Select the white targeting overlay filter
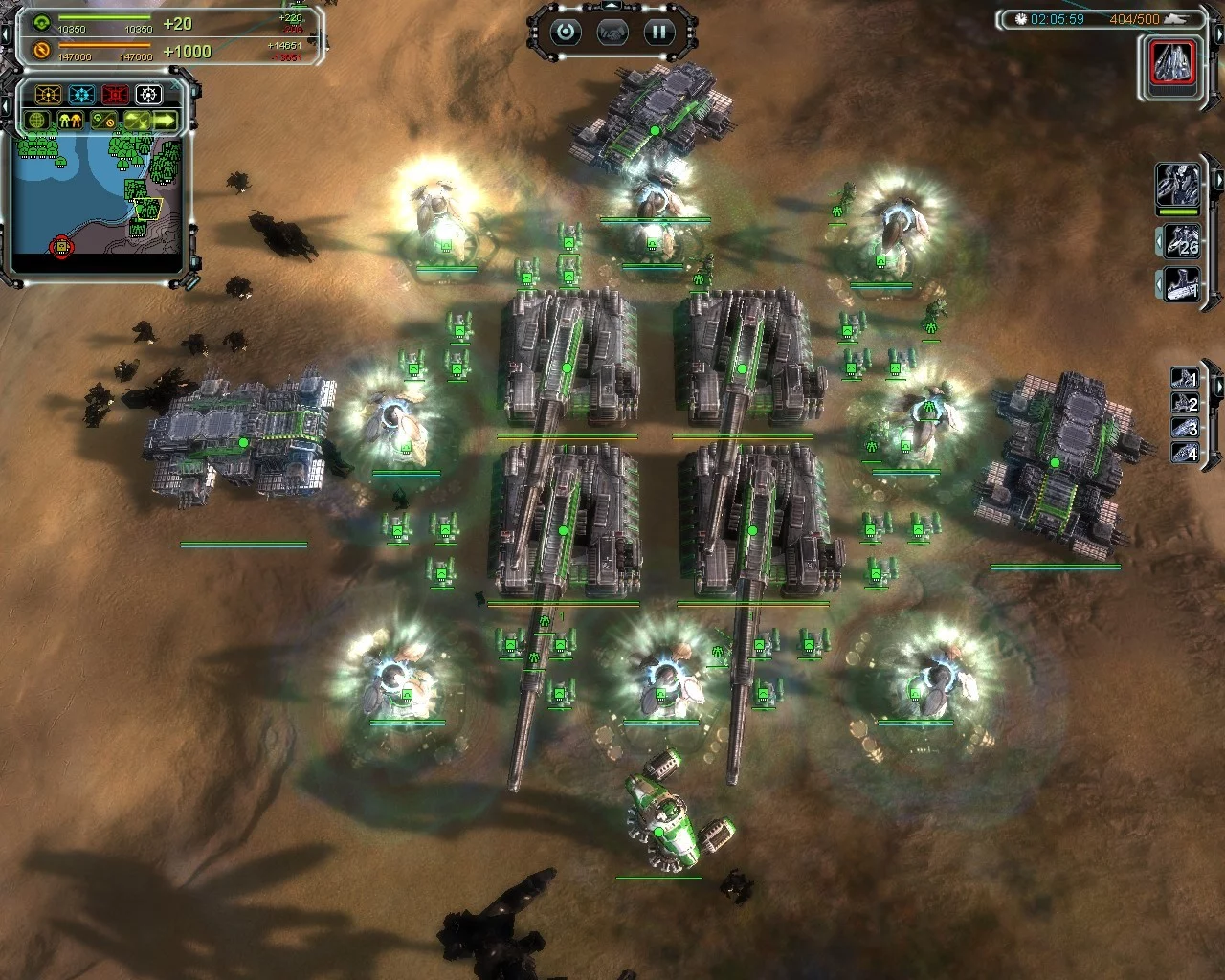 [x=148, y=95]
